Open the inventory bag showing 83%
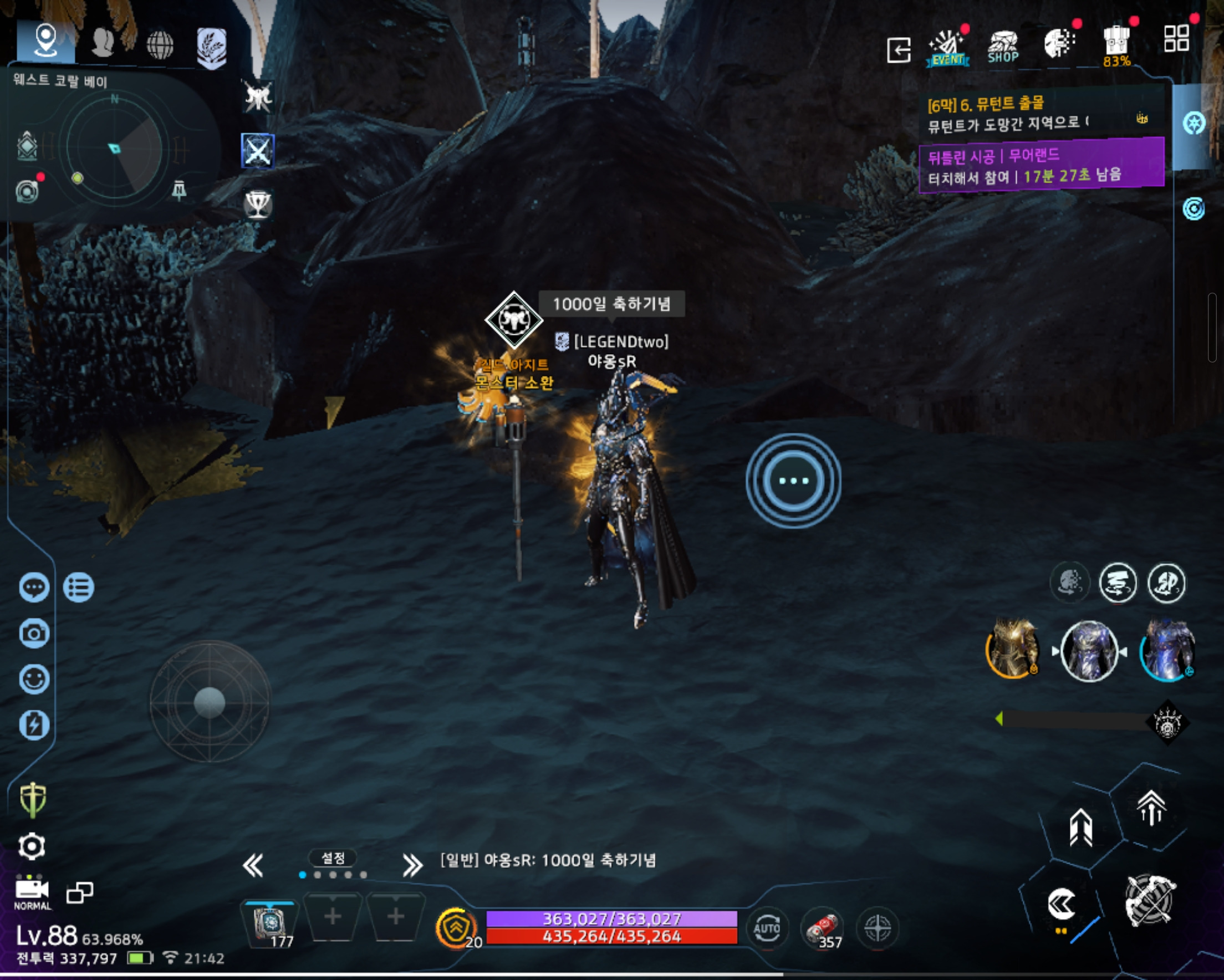The height and width of the screenshot is (980, 1224). tap(1116, 44)
